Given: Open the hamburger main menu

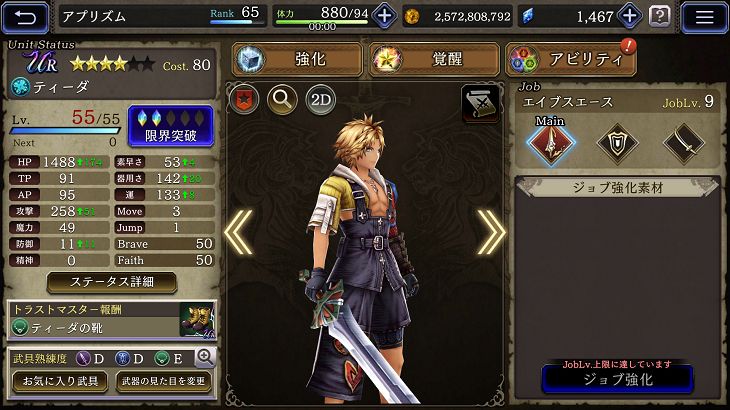Looking at the screenshot, I should click(x=704, y=16).
